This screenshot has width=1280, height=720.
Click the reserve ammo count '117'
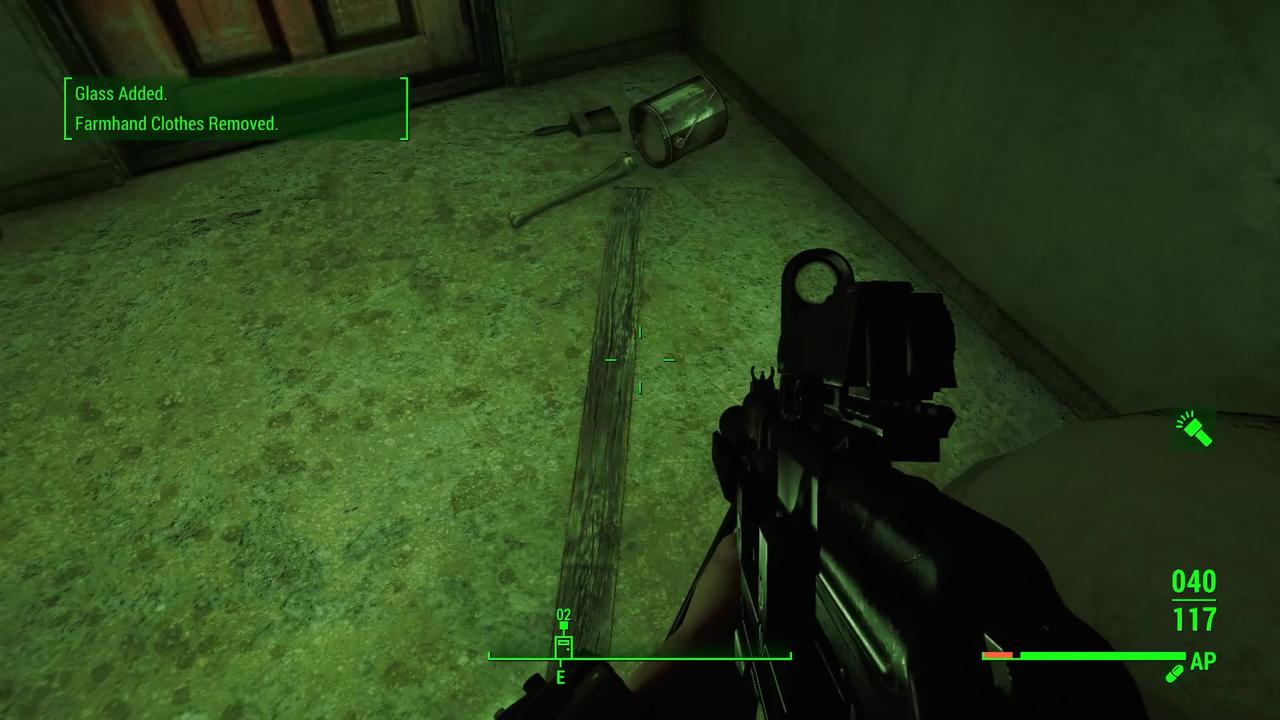(x=1193, y=620)
